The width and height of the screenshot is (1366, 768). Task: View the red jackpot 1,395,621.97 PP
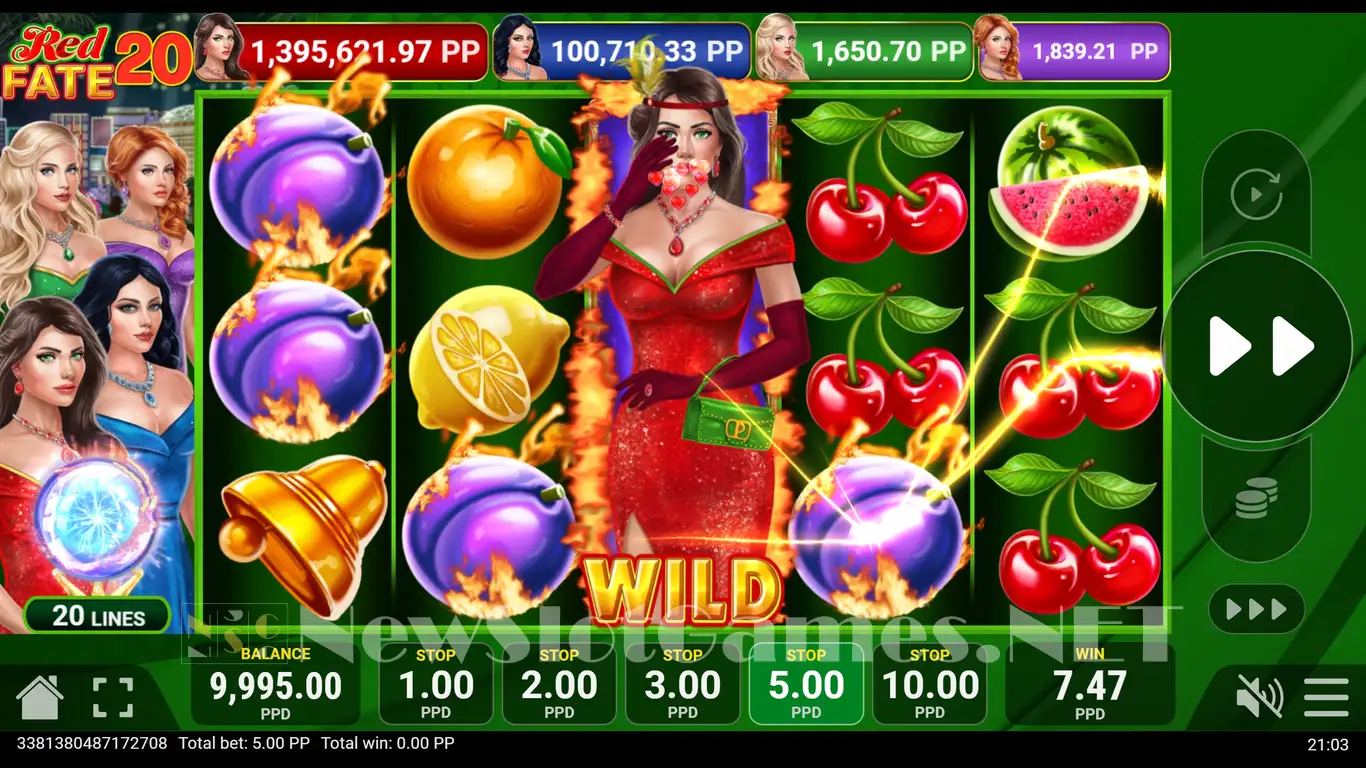(x=364, y=52)
